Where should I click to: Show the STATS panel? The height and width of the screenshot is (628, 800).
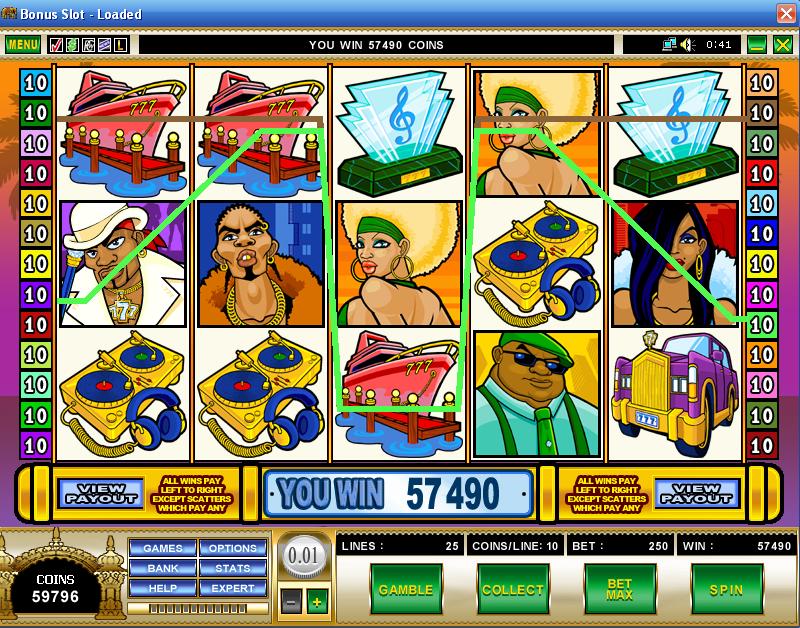tap(232, 568)
